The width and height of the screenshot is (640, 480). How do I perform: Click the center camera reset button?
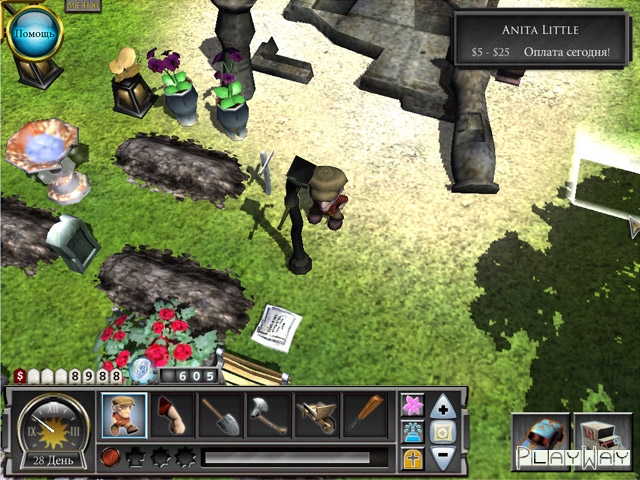[x=445, y=432]
